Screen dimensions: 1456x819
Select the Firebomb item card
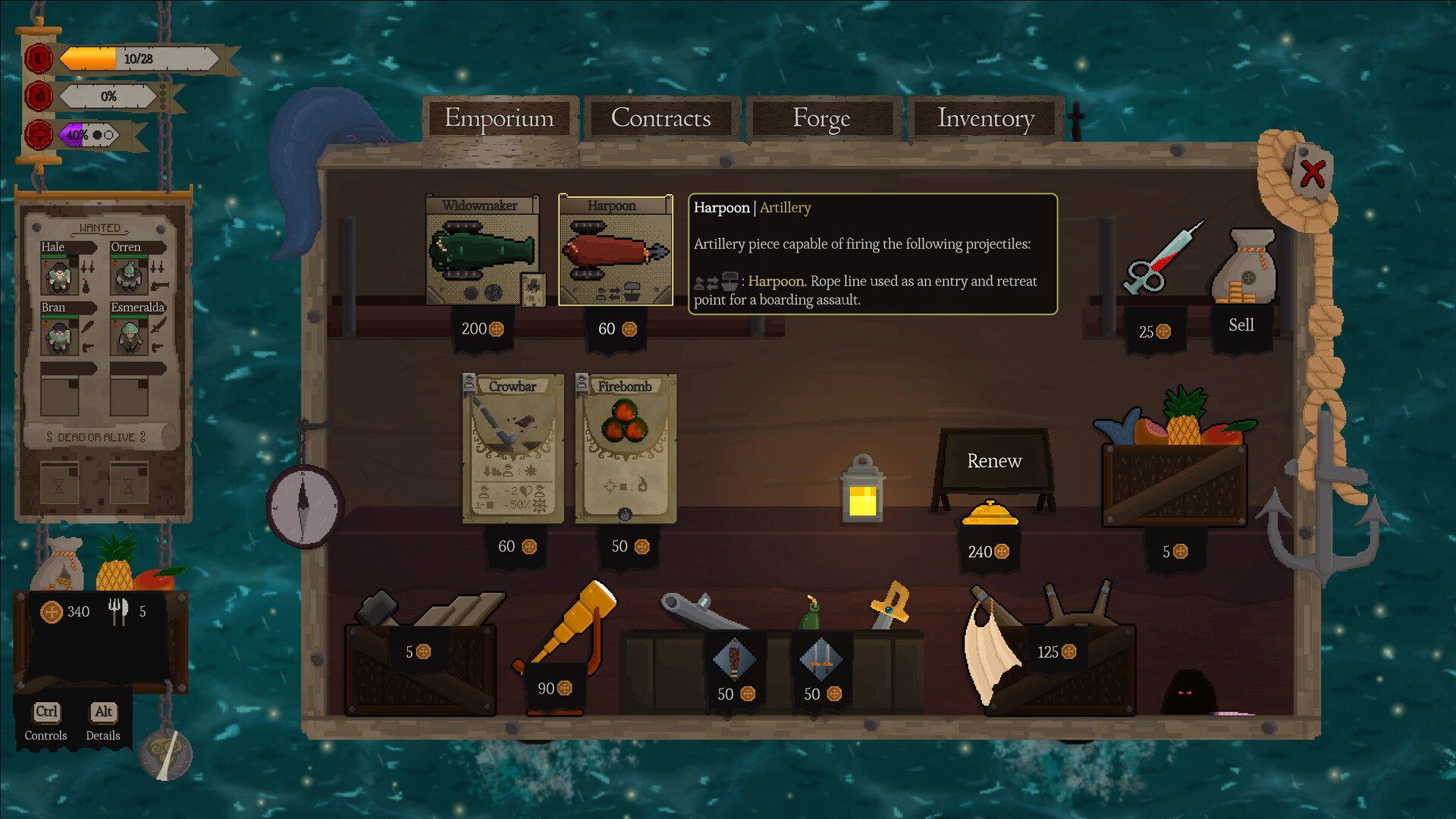point(625,448)
